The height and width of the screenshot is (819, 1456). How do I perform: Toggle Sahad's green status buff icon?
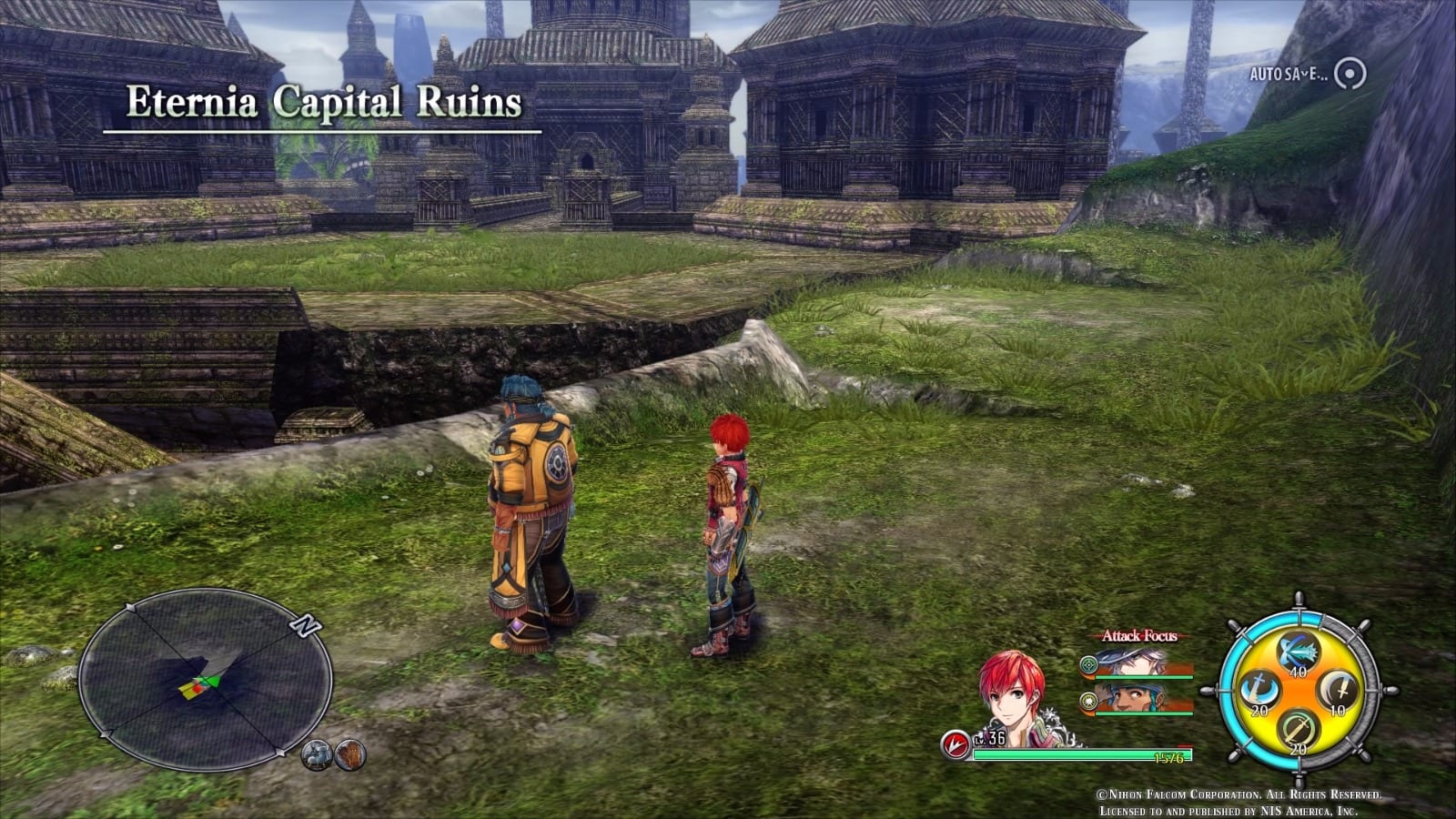(x=1088, y=702)
